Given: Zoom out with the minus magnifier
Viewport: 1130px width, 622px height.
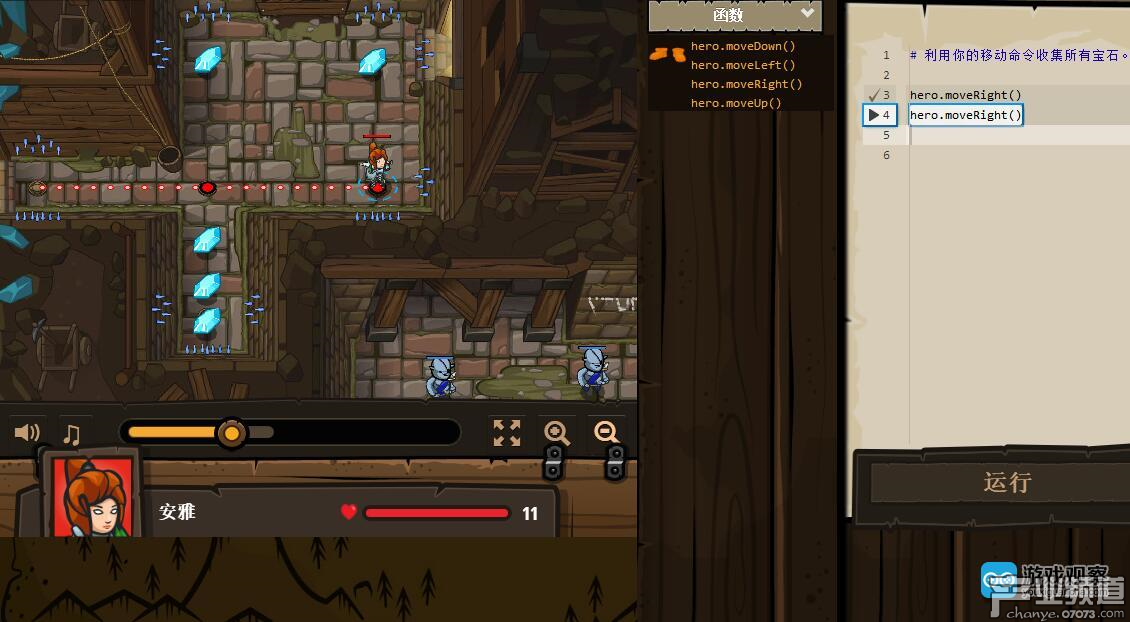Looking at the screenshot, I should [606, 433].
